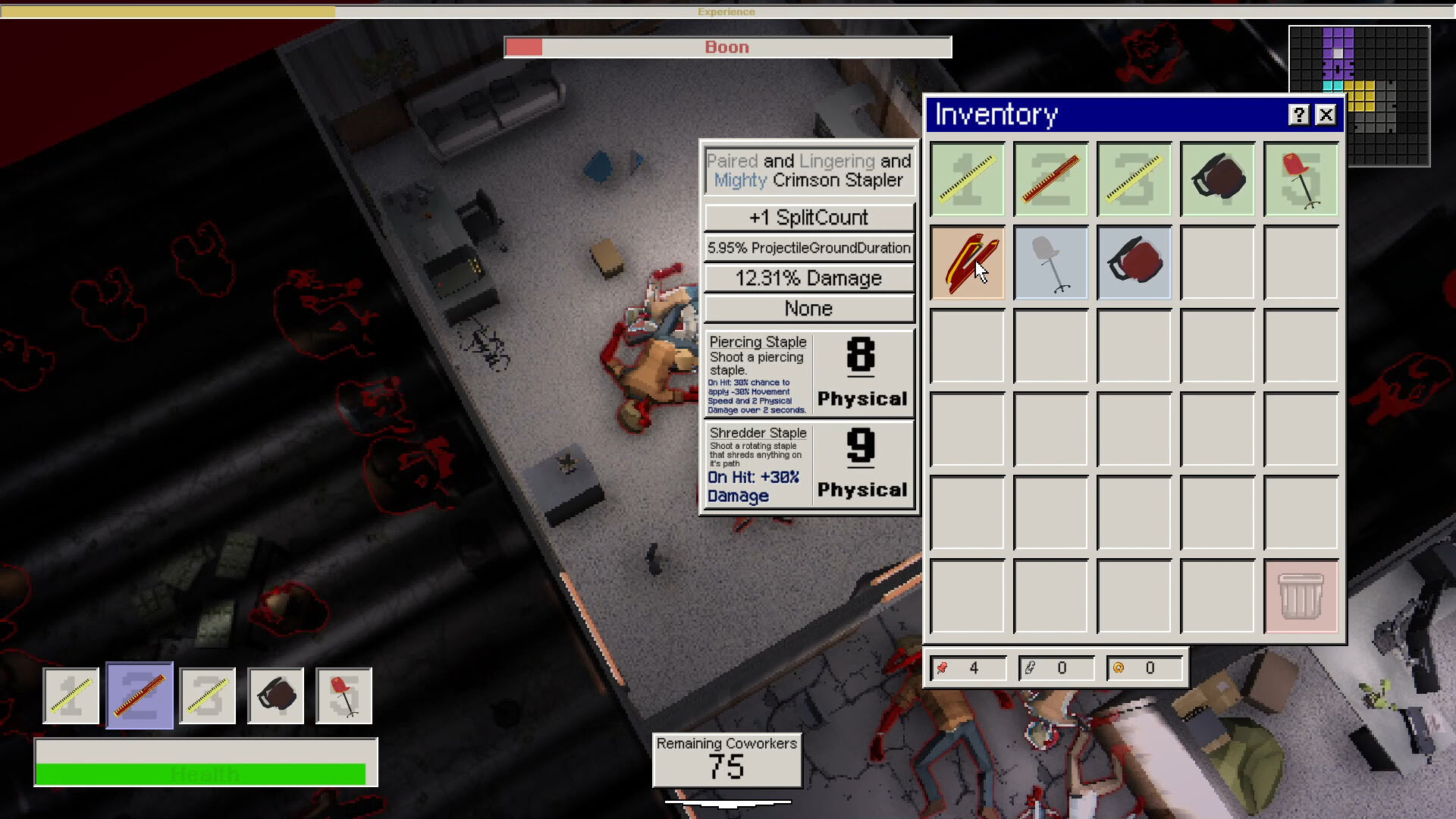Open the Inventory help with the question mark button

pyautogui.click(x=1300, y=115)
